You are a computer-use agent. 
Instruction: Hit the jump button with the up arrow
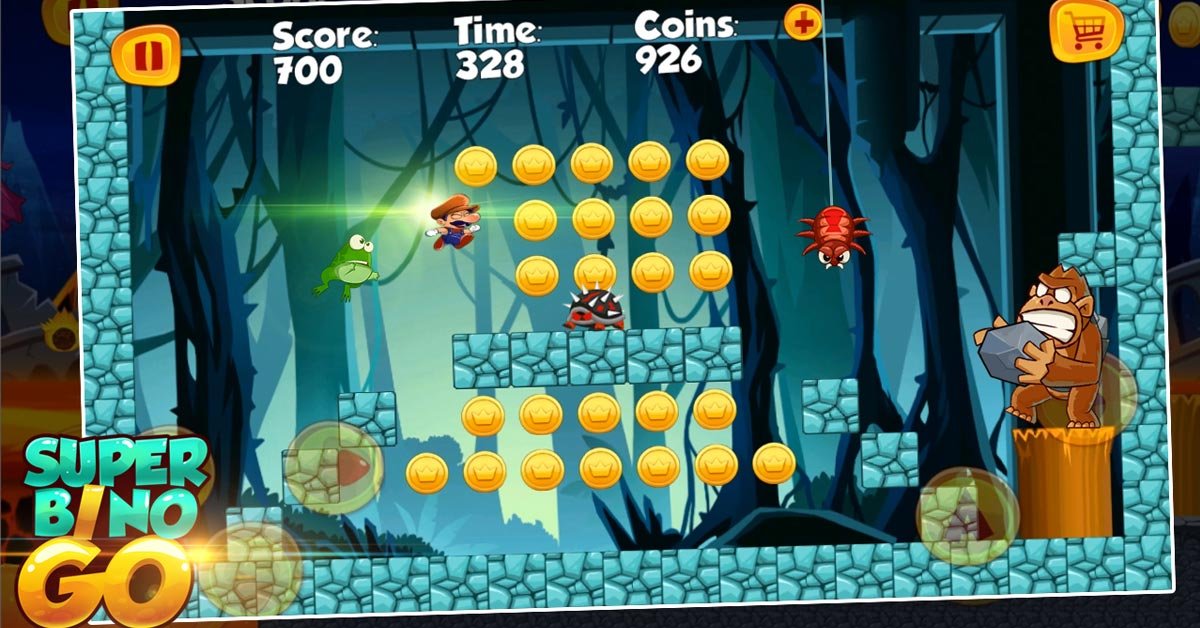(967, 516)
